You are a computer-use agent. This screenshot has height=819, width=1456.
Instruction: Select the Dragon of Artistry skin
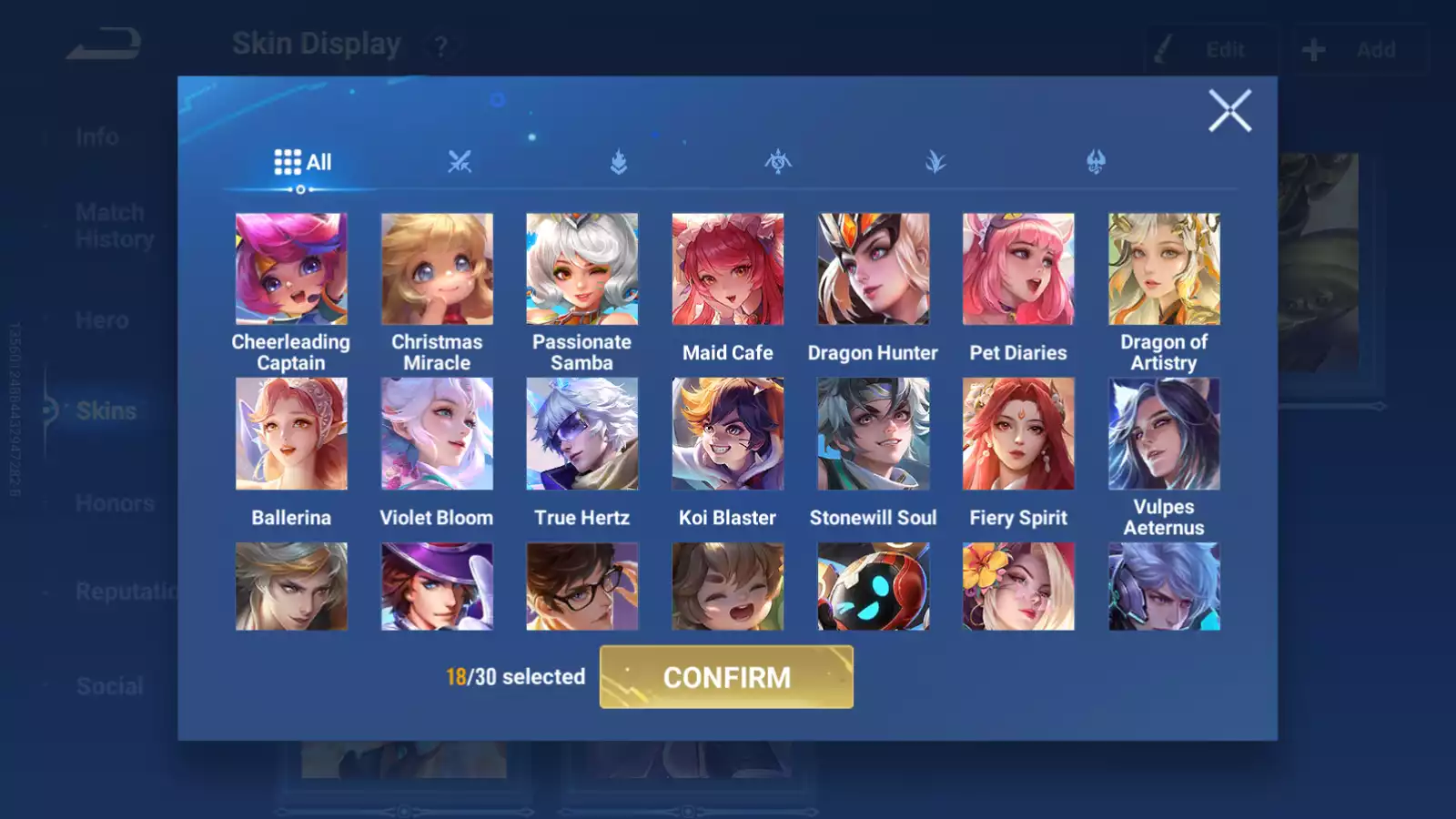1164,269
